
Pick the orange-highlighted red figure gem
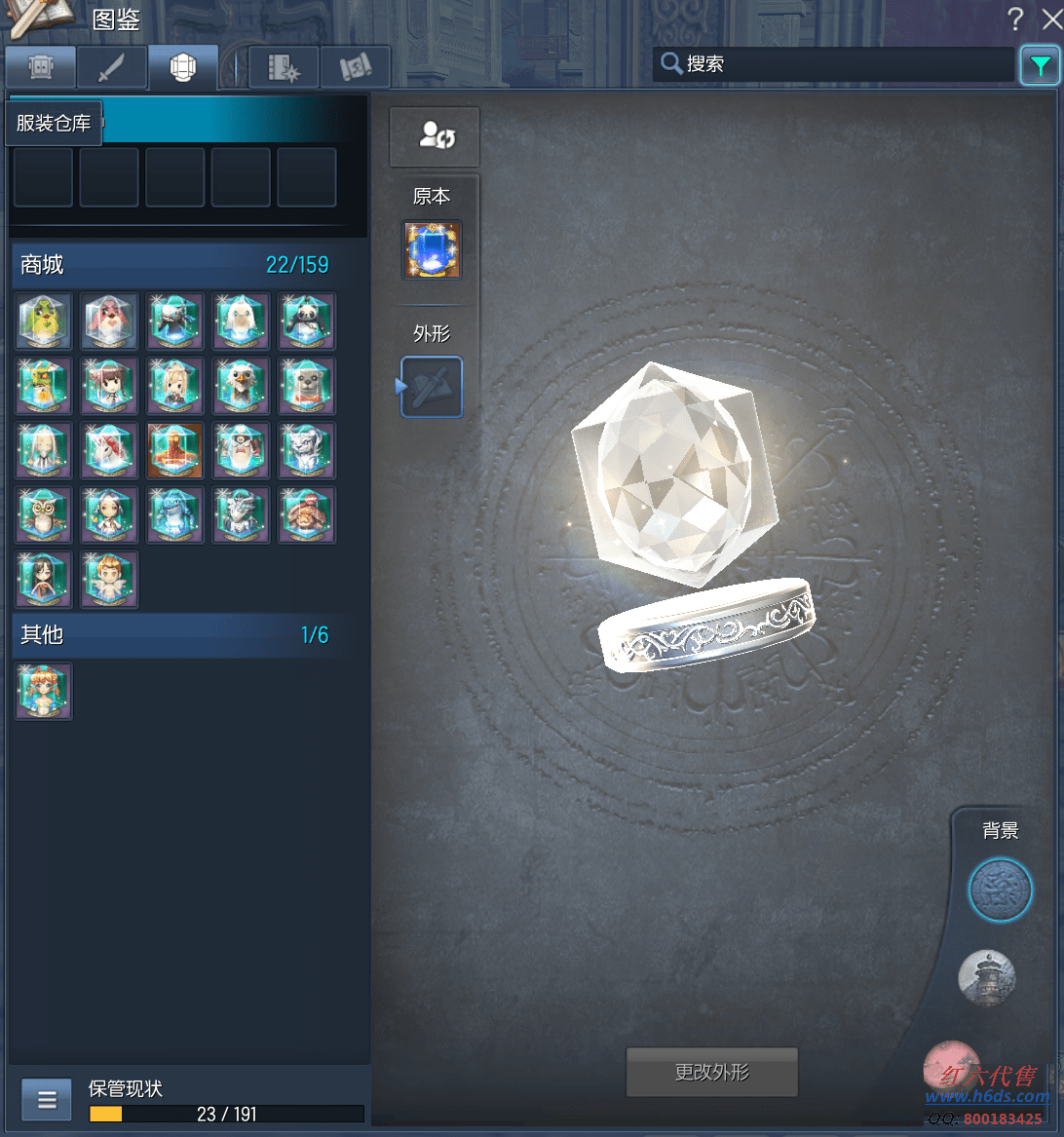point(175,450)
